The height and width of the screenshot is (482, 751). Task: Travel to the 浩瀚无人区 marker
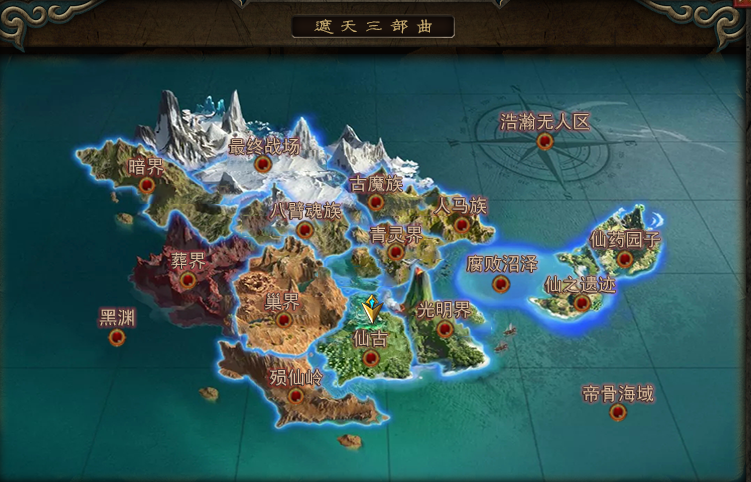[x=545, y=141]
